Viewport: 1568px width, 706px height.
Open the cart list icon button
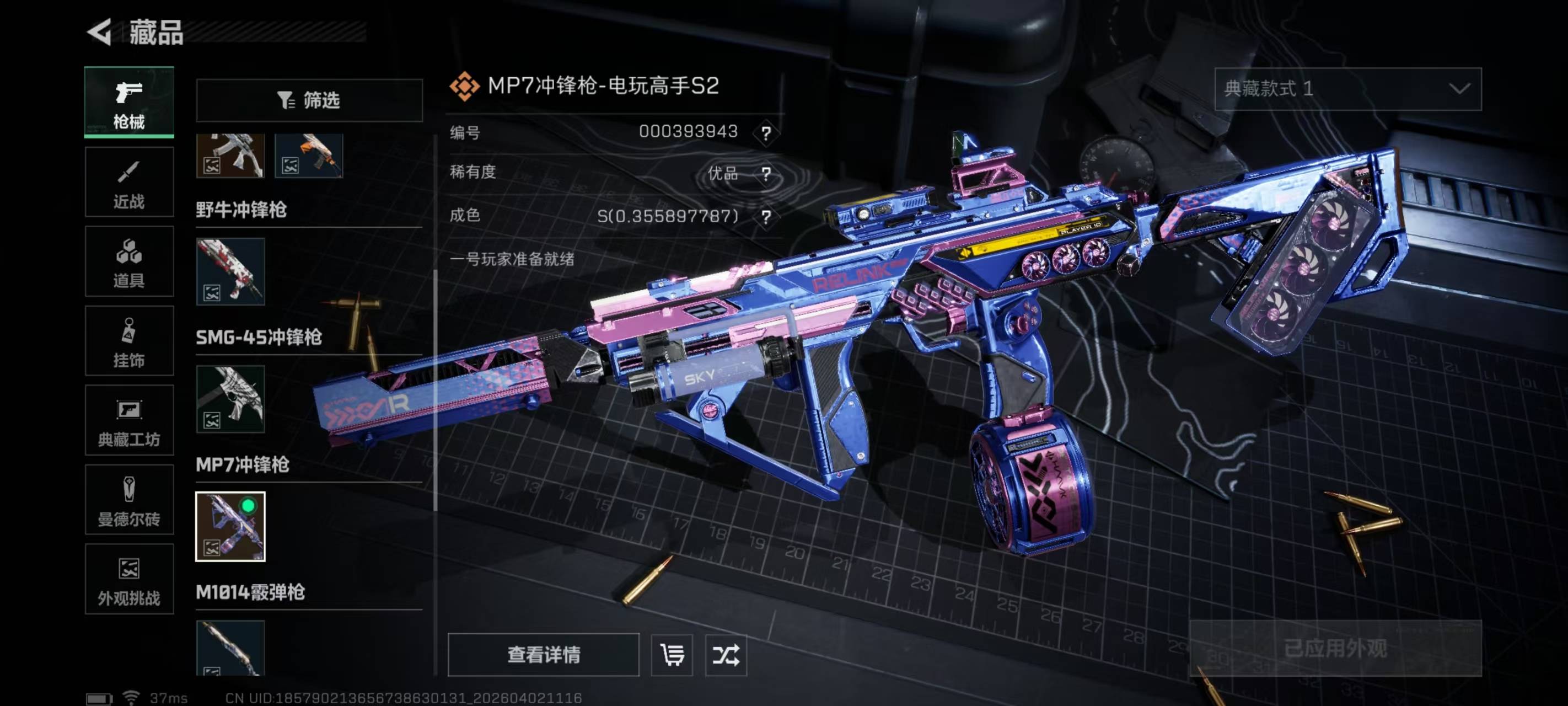pos(672,655)
